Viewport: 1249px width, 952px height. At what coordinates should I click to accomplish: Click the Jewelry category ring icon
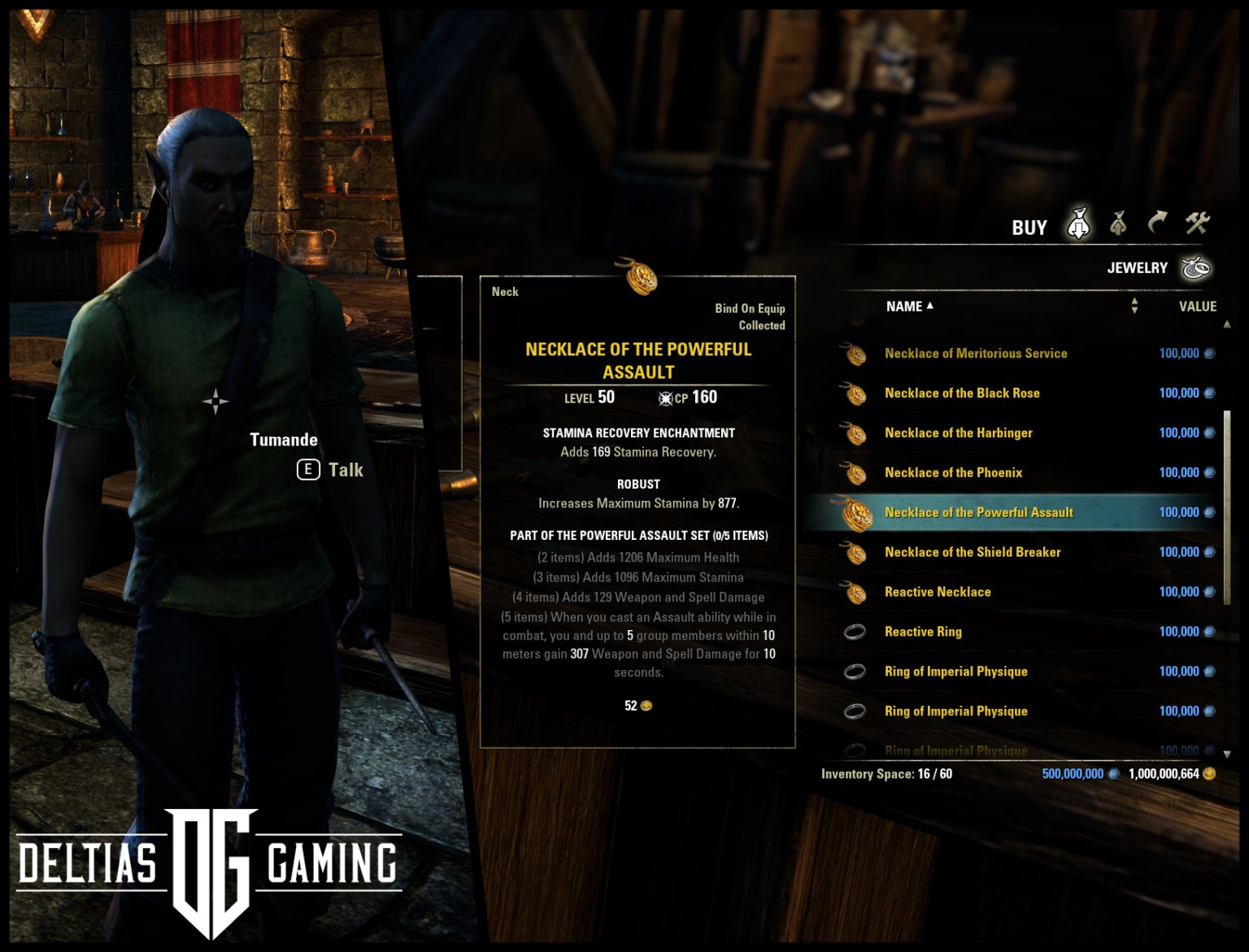[x=1195, y=267]
